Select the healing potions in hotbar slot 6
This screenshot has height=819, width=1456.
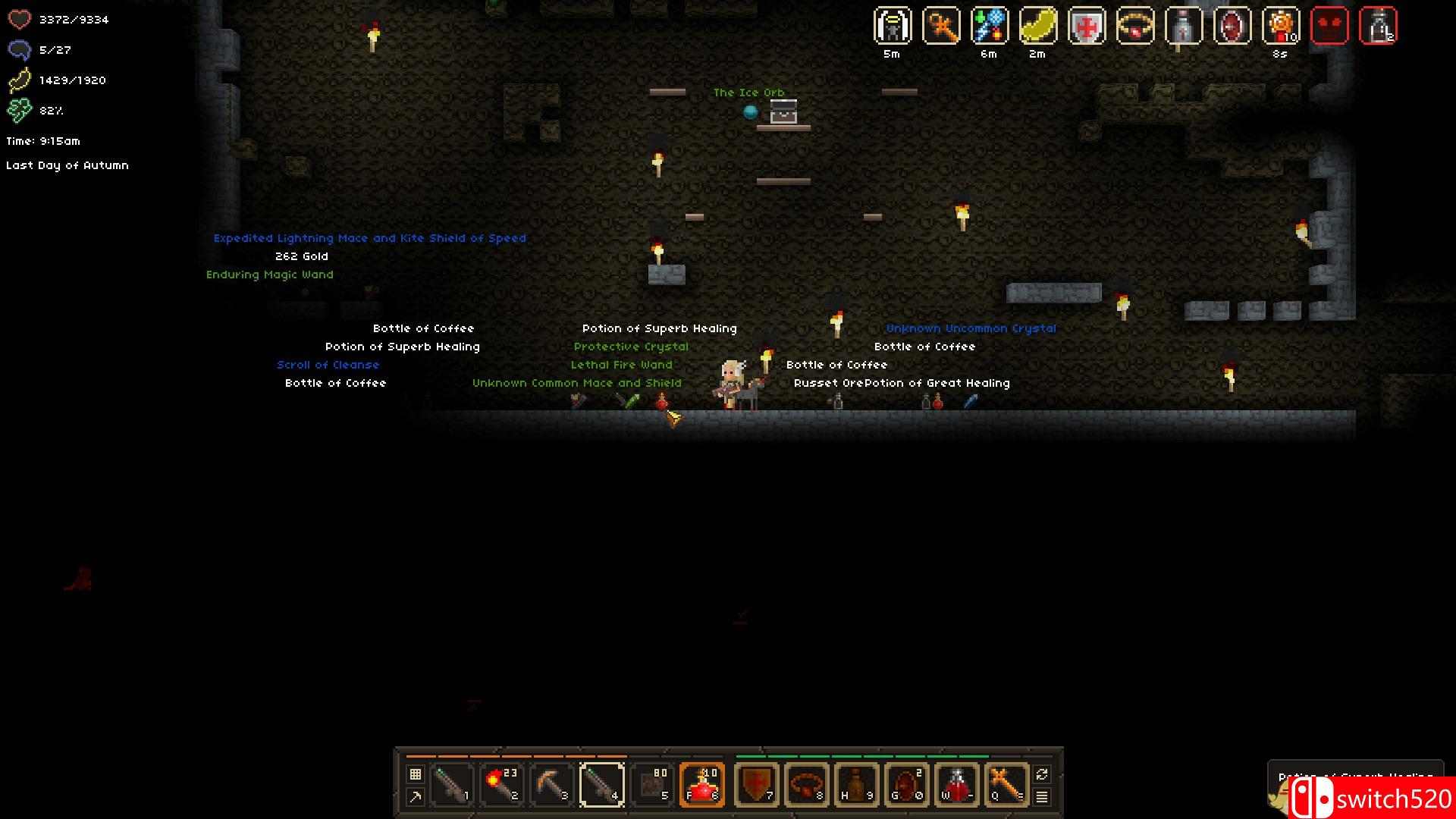tap(701, 785)
